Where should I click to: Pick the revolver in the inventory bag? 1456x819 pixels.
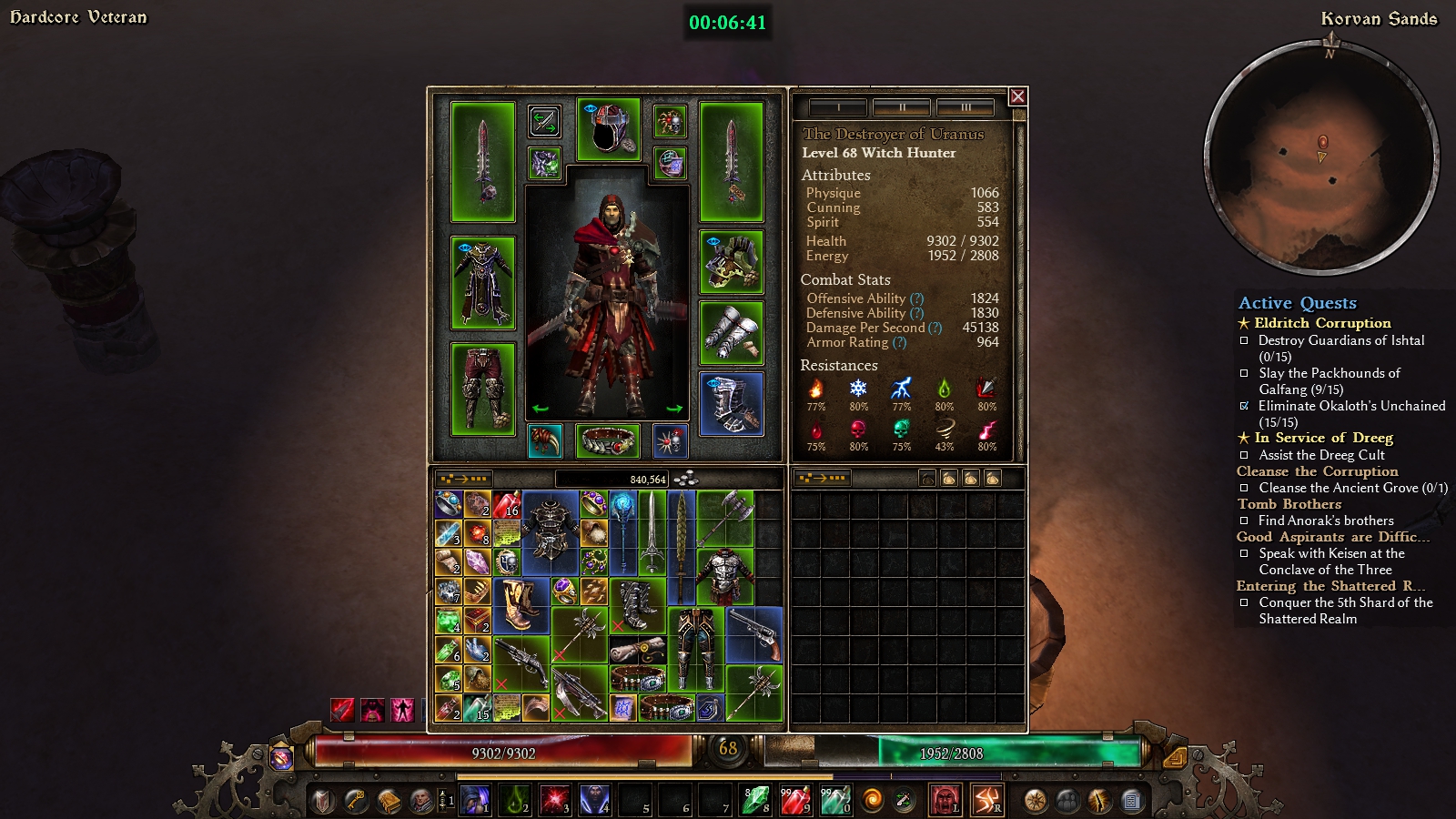point(754,634)
